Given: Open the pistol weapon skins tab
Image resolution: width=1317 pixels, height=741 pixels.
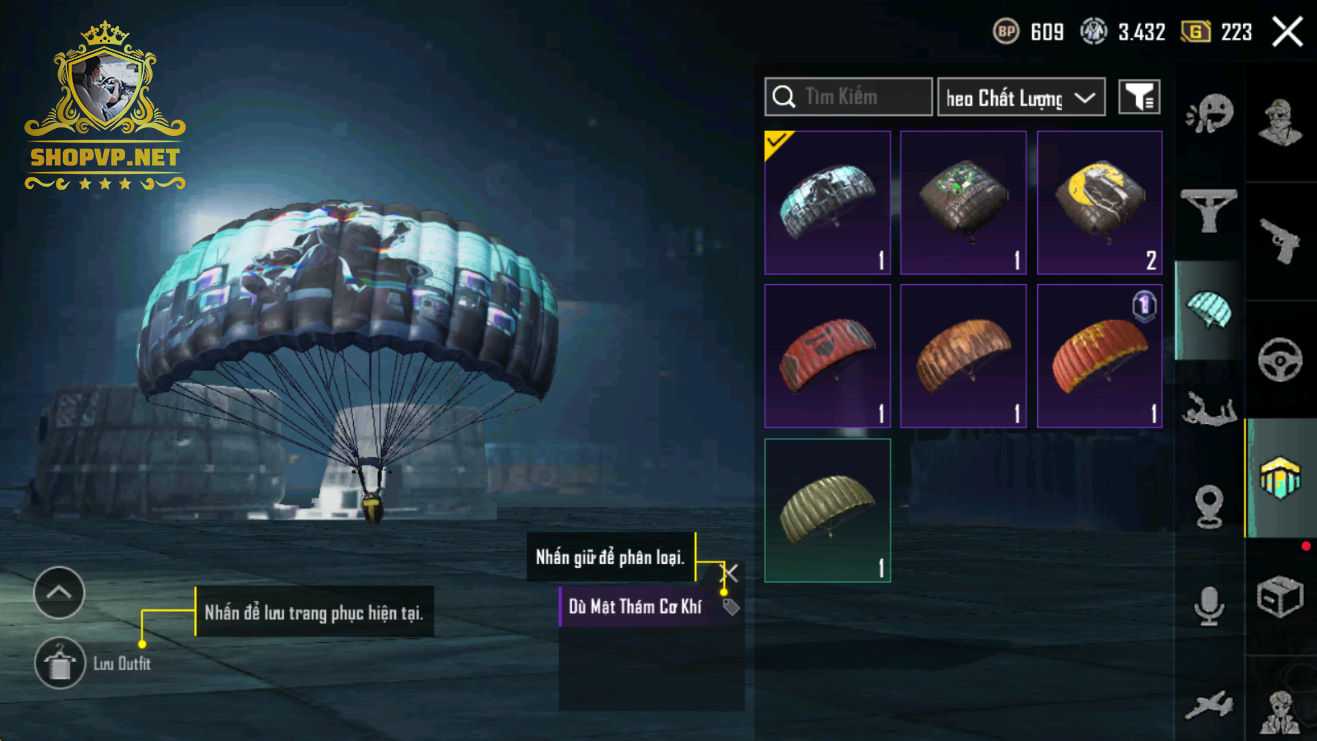Looking at the screenshot, I should [1280, 241].
